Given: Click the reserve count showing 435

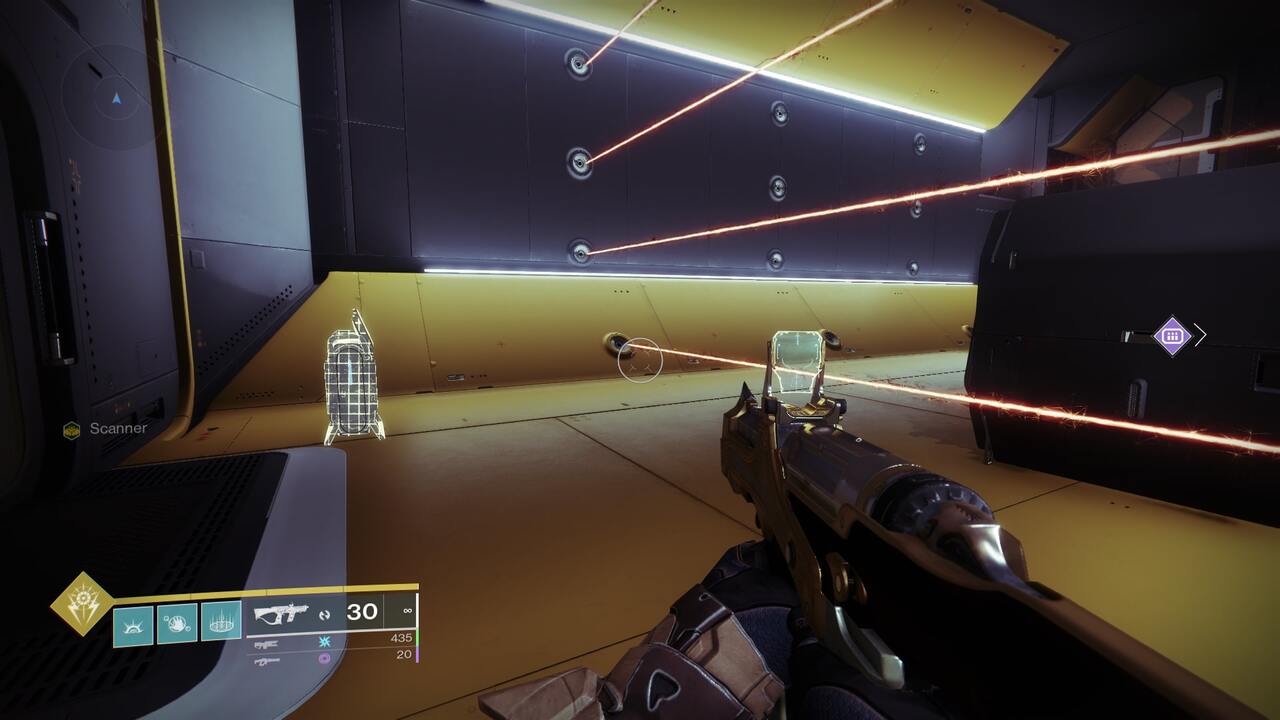Looking at the screenshot, I should (403, 638).
